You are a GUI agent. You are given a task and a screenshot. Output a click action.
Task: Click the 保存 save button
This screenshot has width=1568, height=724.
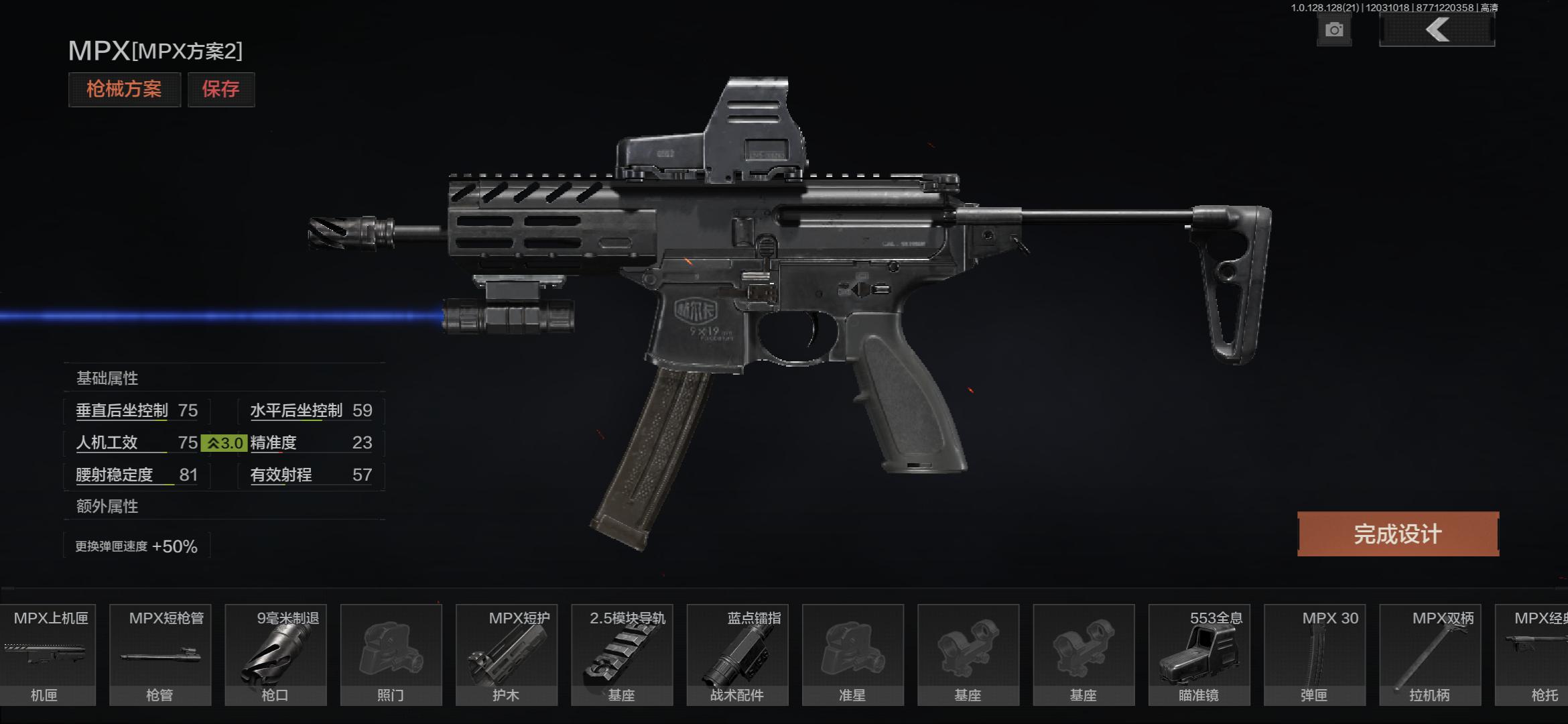[x=221, y=89]
